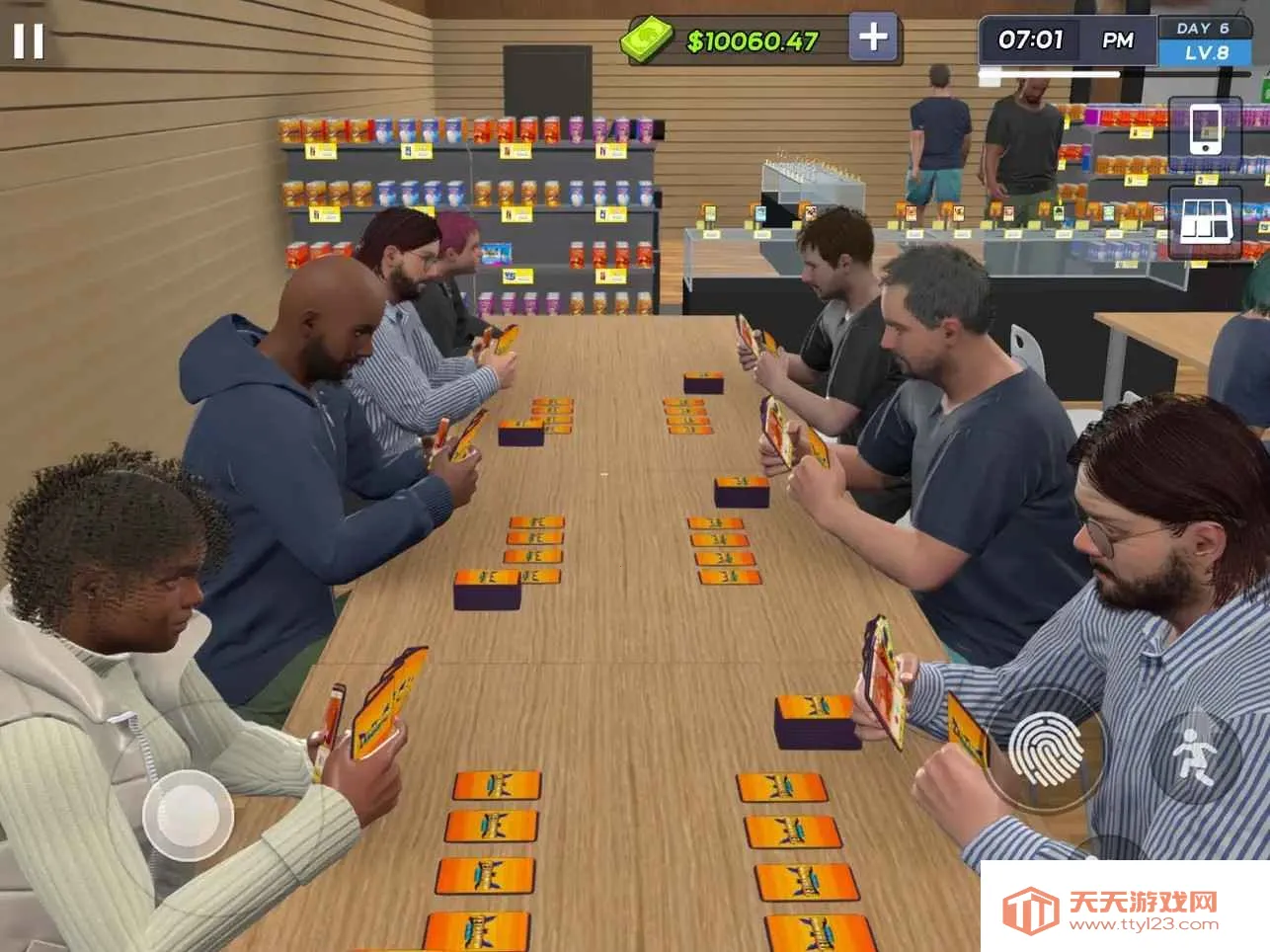Toggle the running man sprint button
This screenshot has width=1270, height=952.
pos(1194,754)
